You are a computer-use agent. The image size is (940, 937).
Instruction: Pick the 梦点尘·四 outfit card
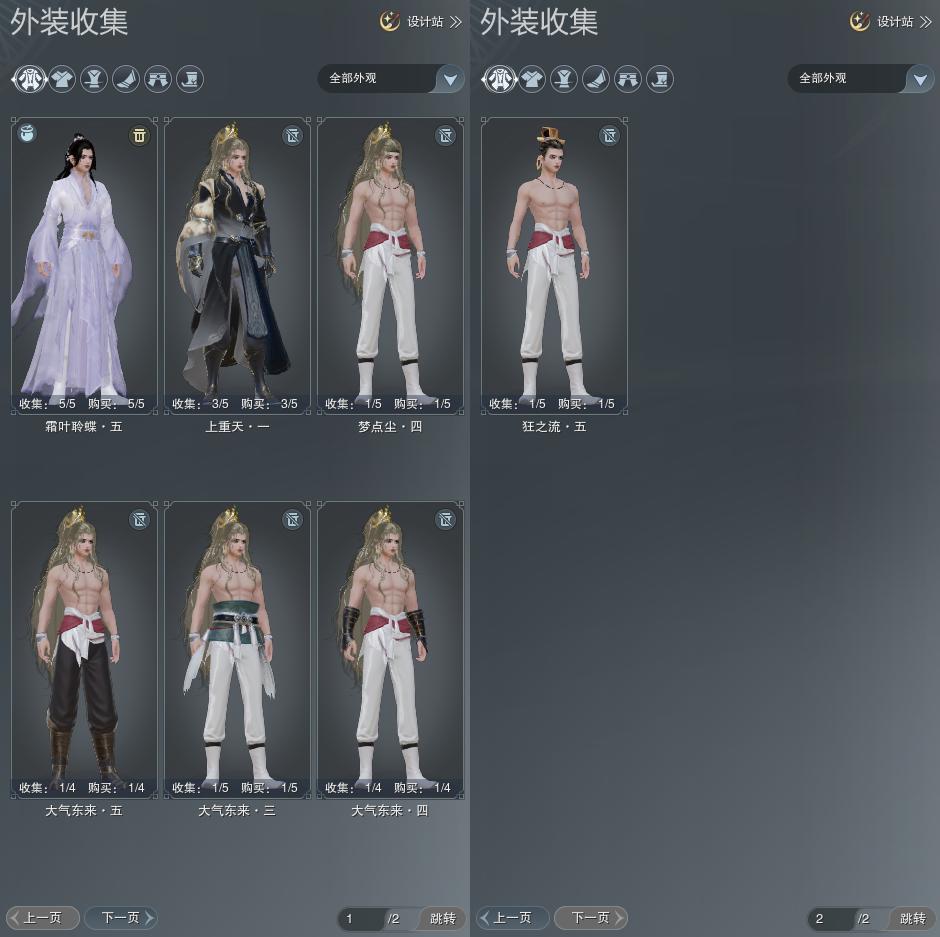click(x=390, y=265)
